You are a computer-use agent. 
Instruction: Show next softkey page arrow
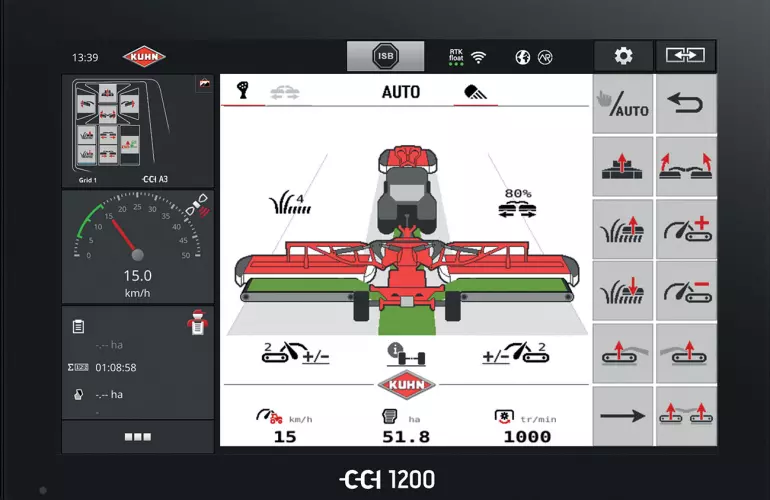(x=623, y=416)
